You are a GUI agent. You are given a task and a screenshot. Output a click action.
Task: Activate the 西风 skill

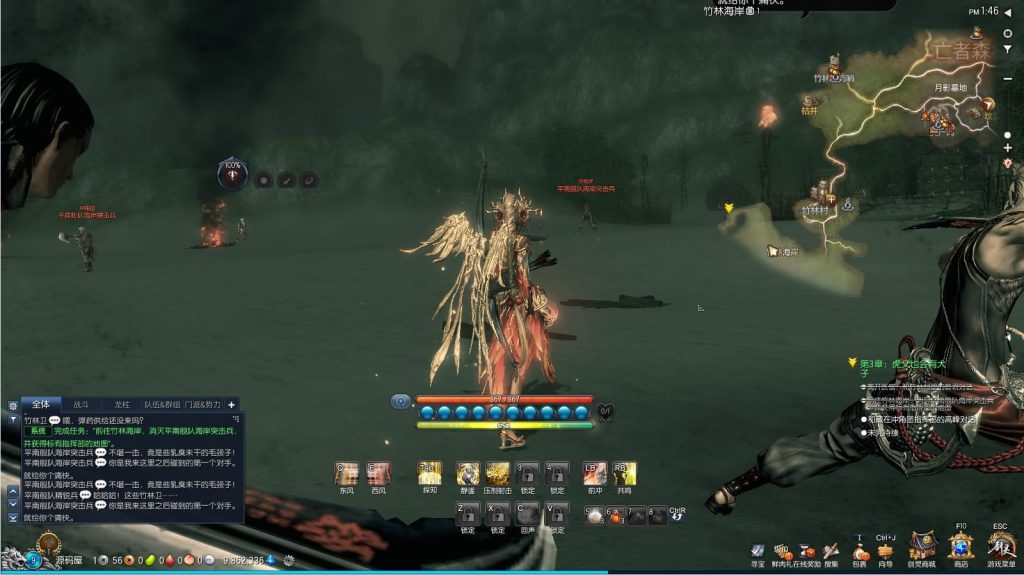[x=378, y=473]
